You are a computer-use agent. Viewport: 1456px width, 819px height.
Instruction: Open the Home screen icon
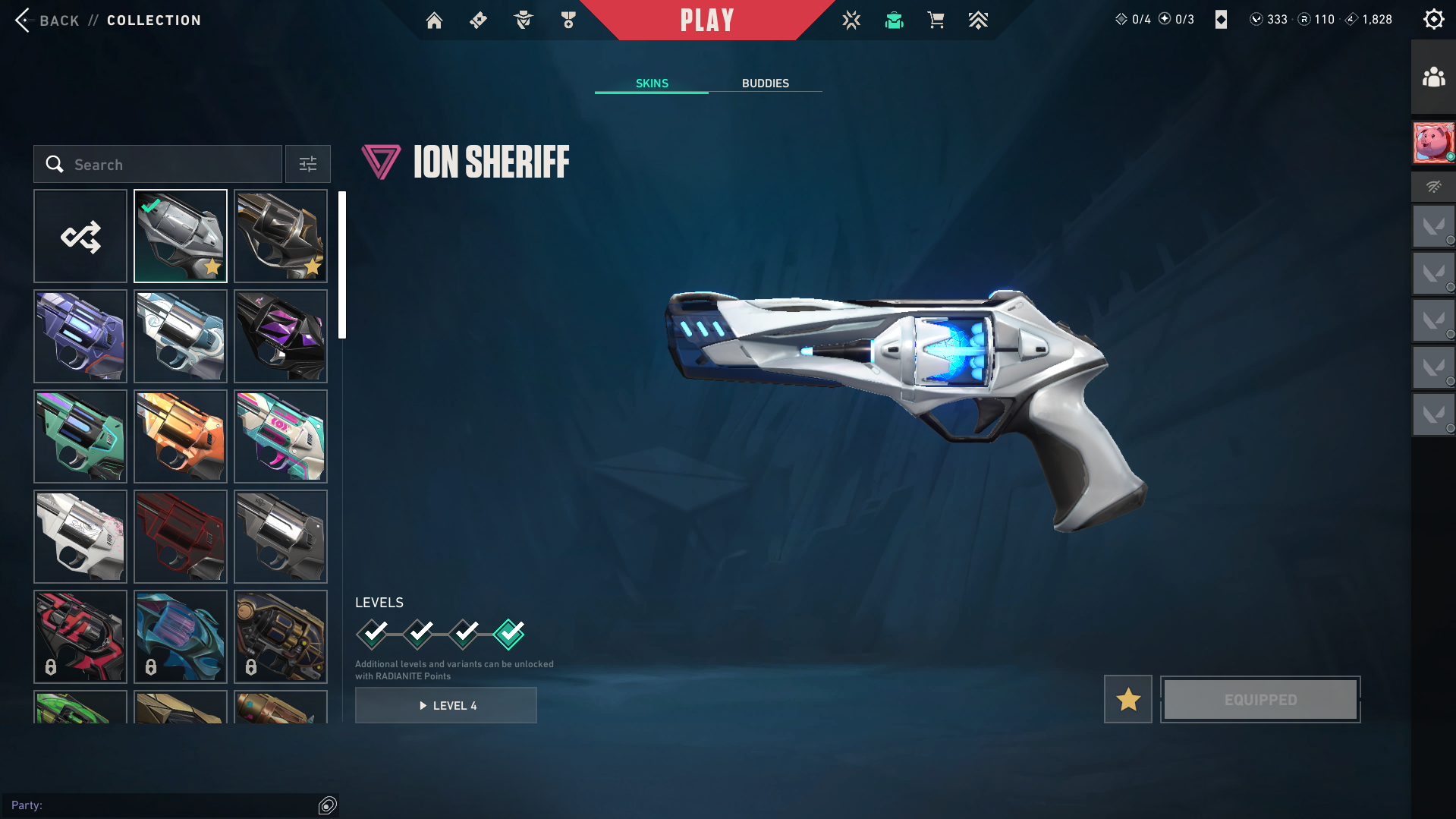tap(434, 20)
